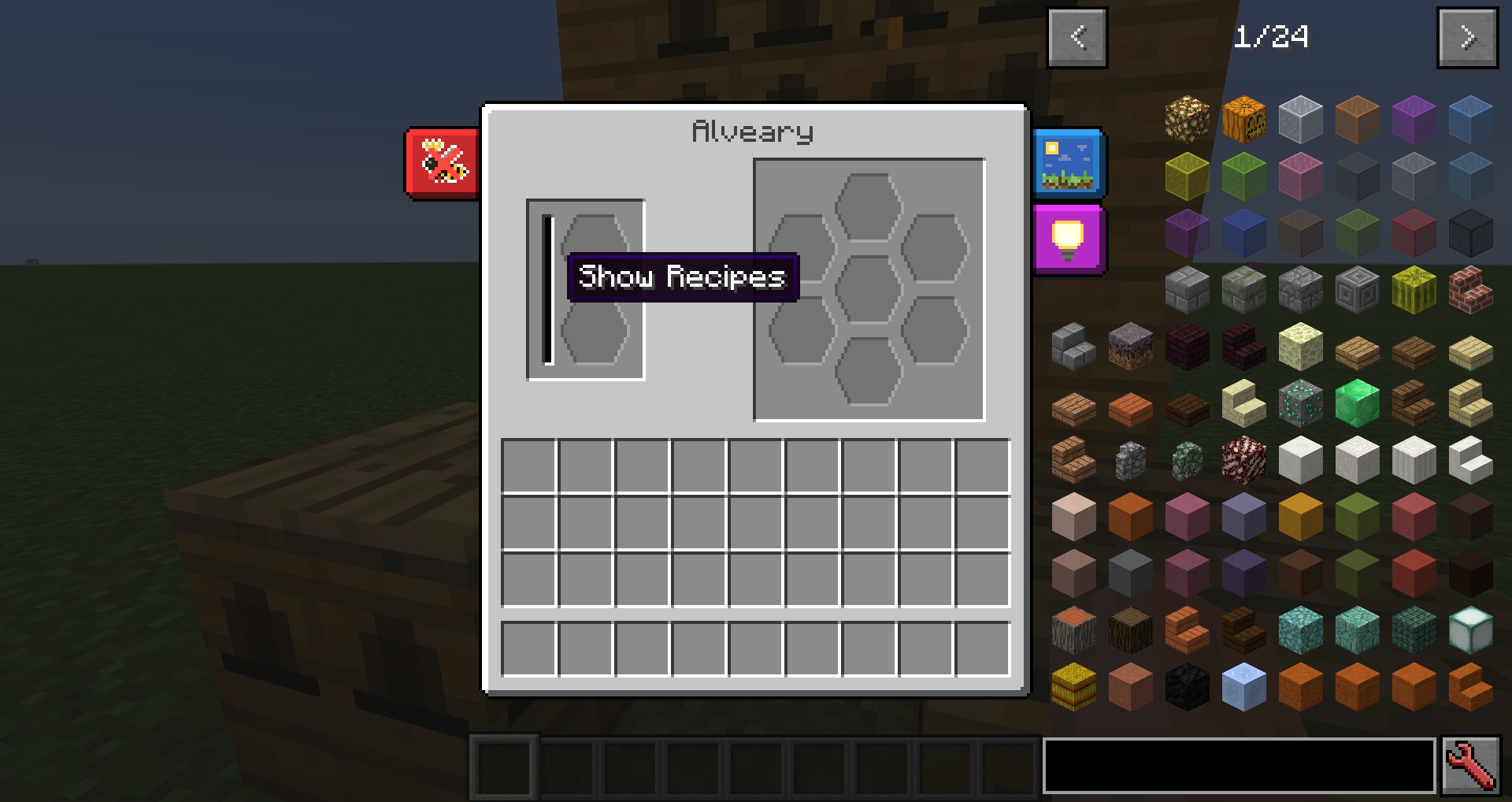Viewport: 1512px width, 802px height.
Task: Choose the sea lantern
Action: [x=1470, y=629]
